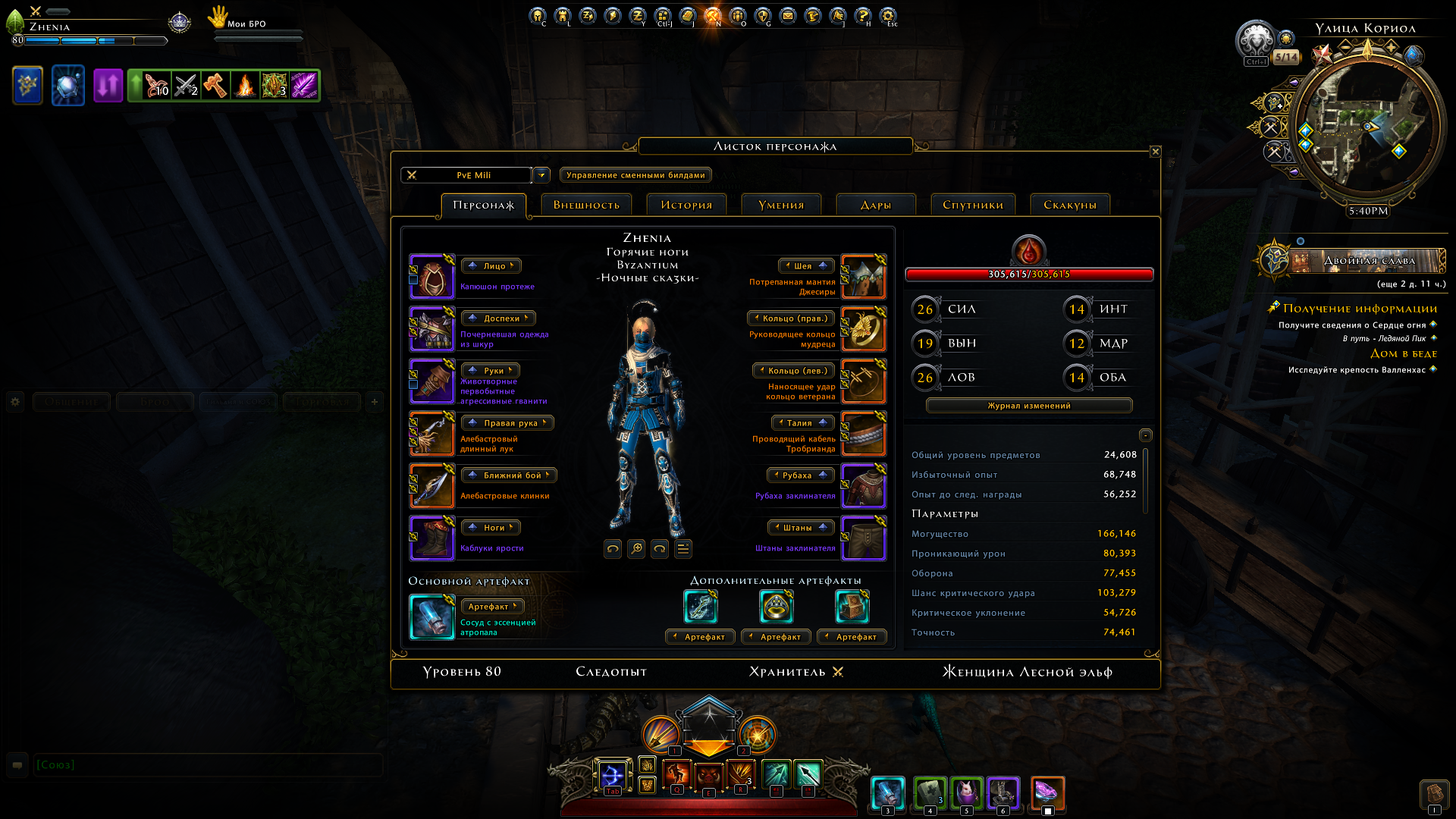Switch to the Внешность tab

click(586, 205)
